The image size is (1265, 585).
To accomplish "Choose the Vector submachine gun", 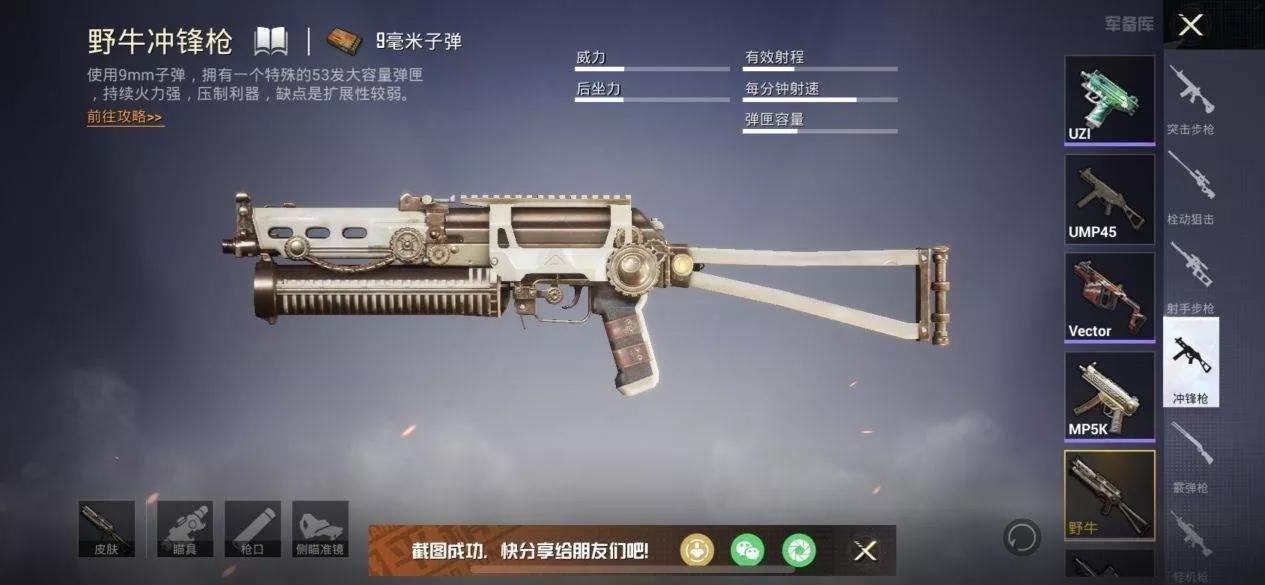I will [x=1109, y=297].
